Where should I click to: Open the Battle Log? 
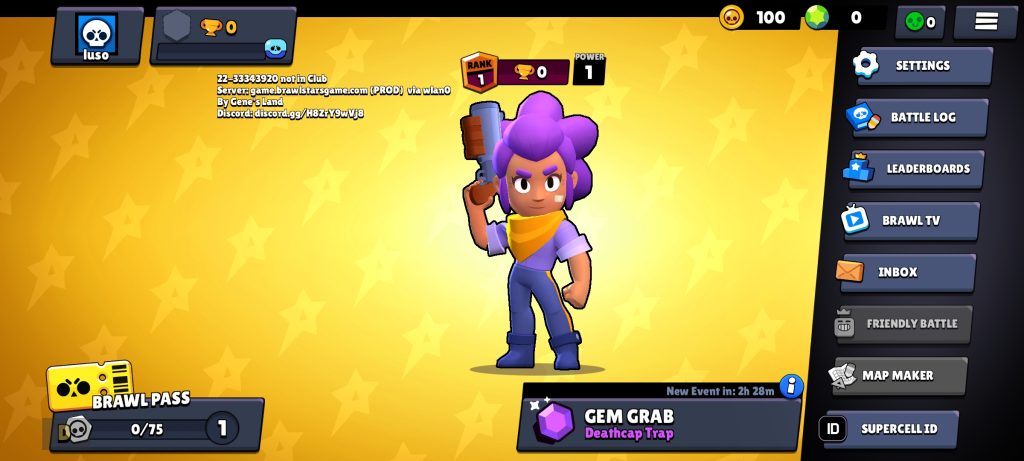tap(917, 117)
